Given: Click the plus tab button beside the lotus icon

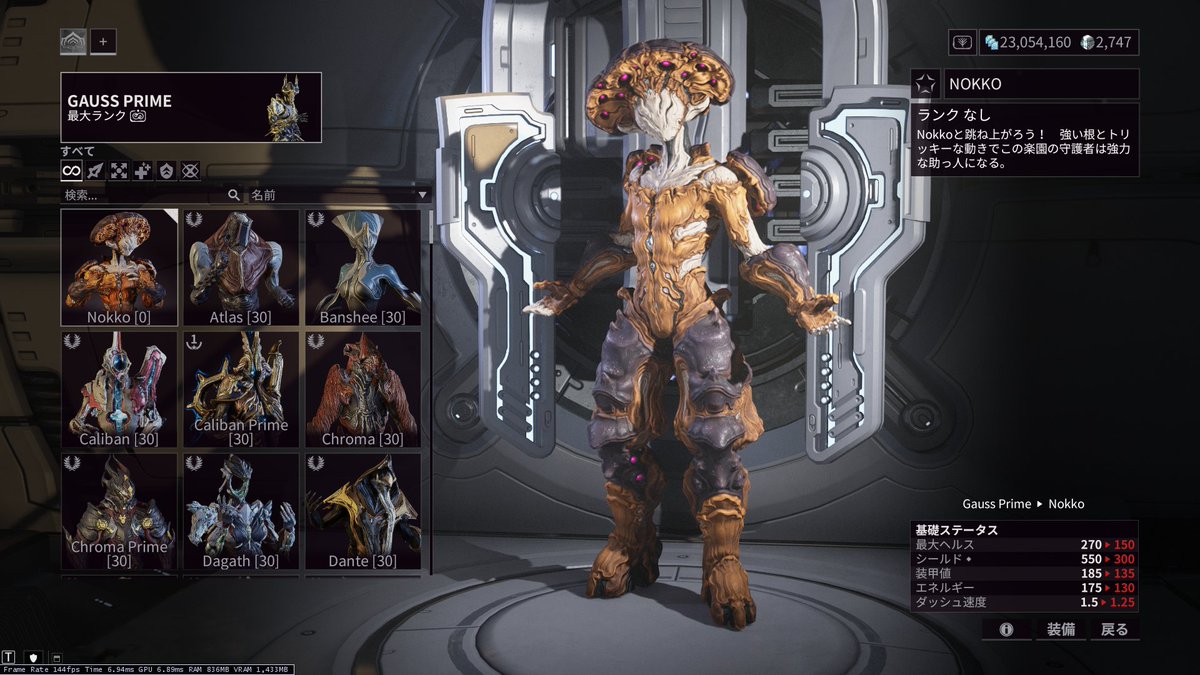Looking at the screenshot, I should (103, 42).
